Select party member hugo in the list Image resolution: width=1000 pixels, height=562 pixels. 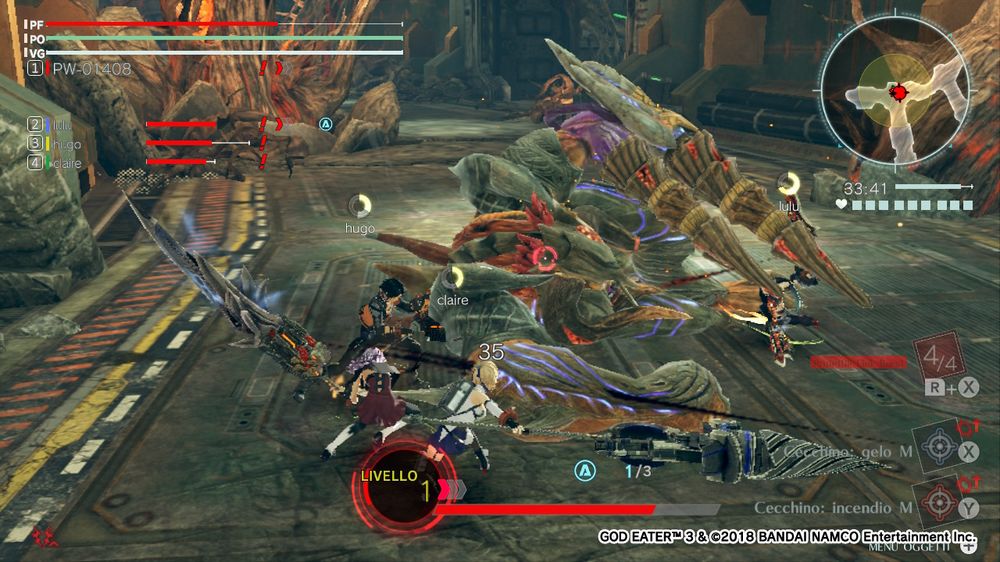tap(62, 144)
